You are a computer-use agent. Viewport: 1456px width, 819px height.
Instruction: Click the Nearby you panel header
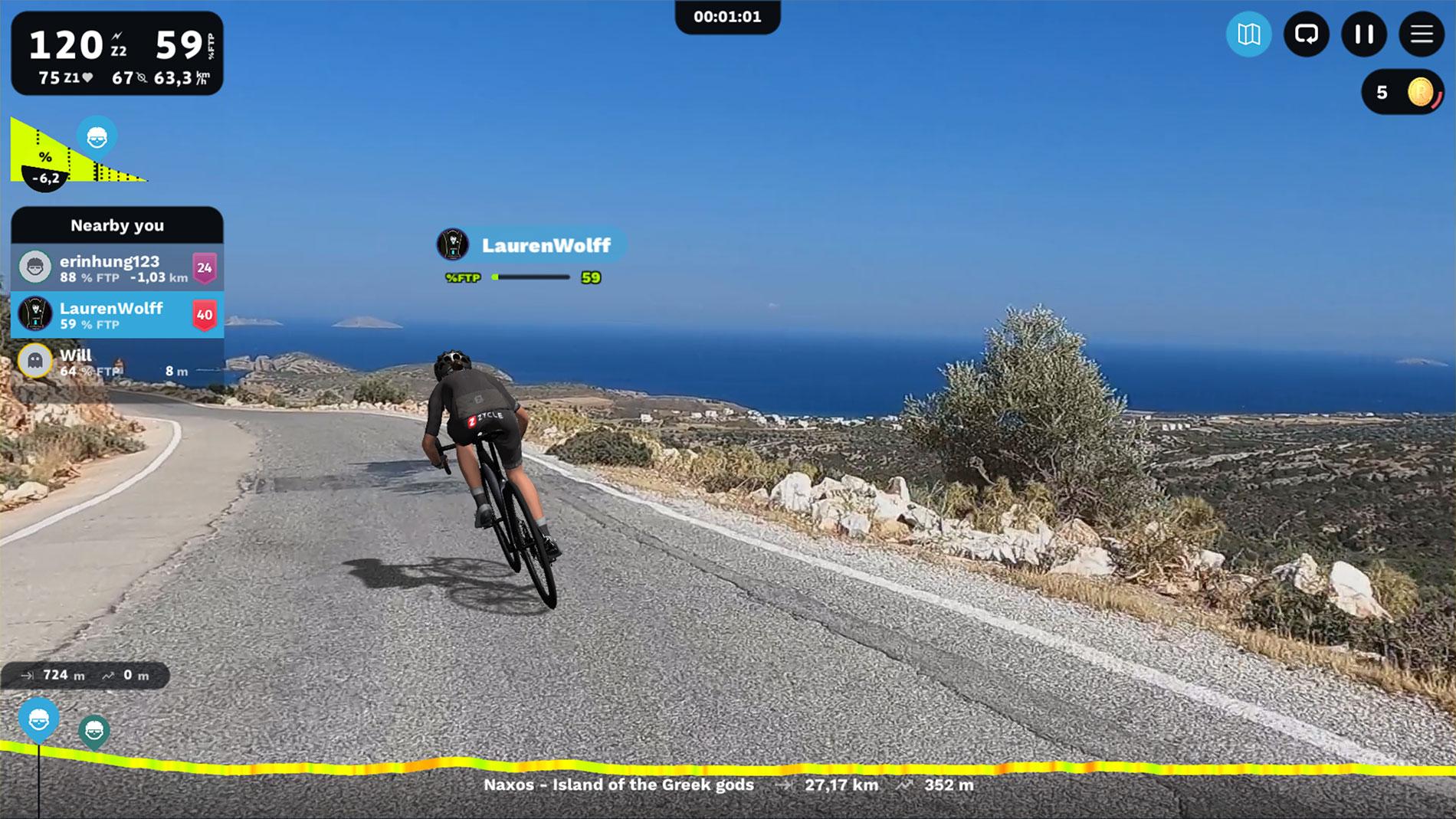click(117, 225)
